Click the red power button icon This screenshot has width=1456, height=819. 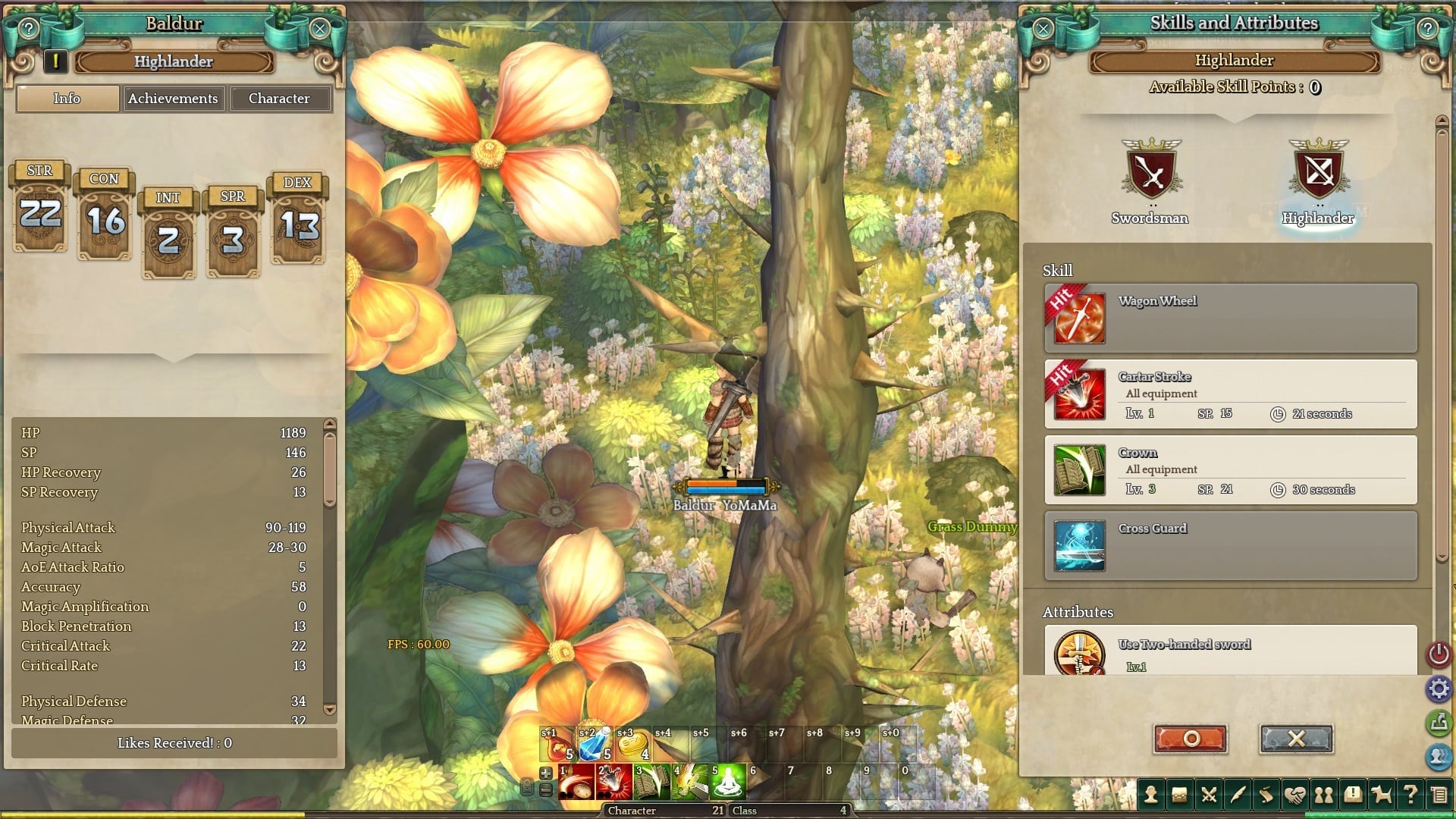(1439, 654)
